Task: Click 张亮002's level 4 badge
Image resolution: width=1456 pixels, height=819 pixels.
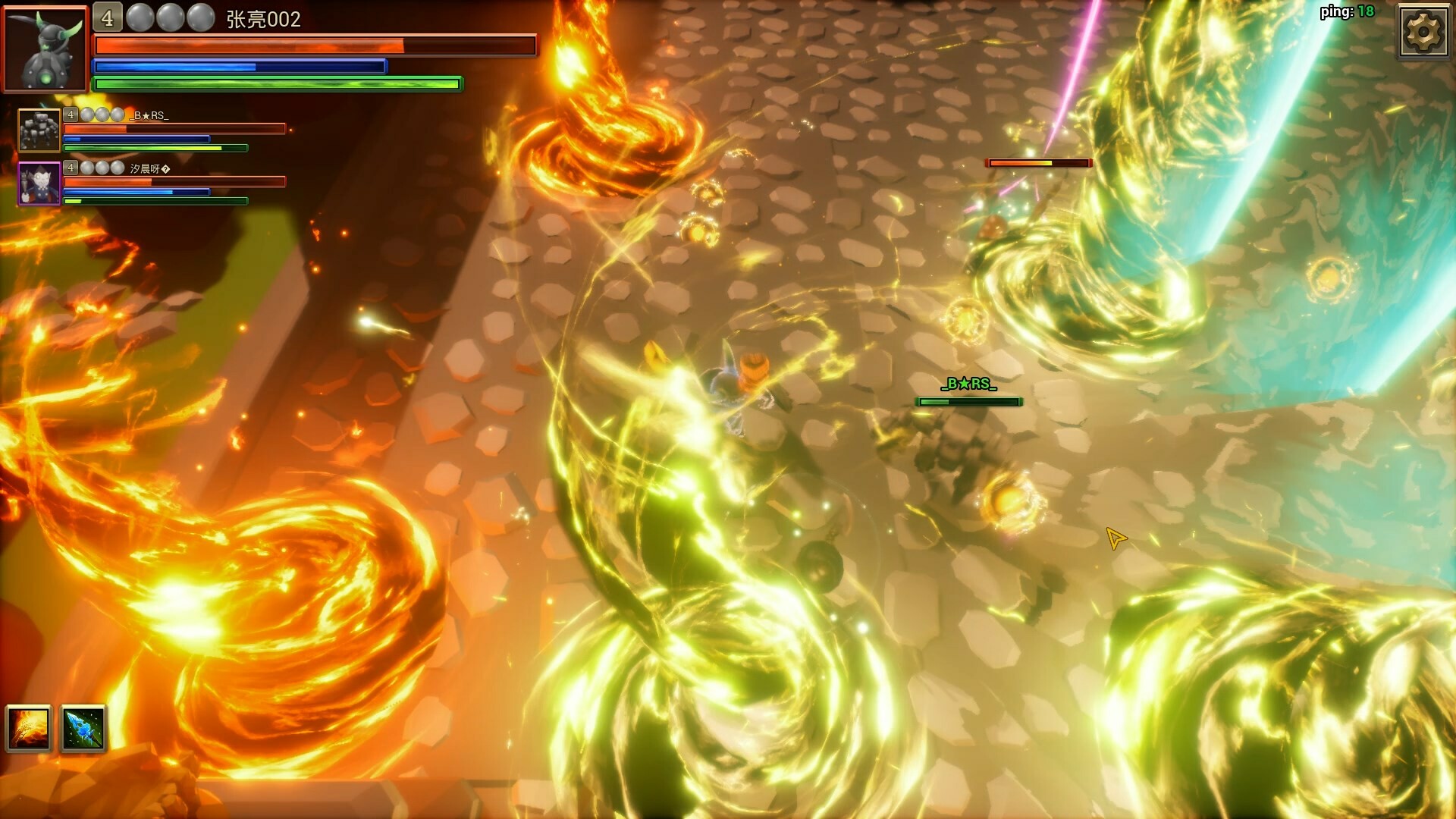Action: click(106, 16)
